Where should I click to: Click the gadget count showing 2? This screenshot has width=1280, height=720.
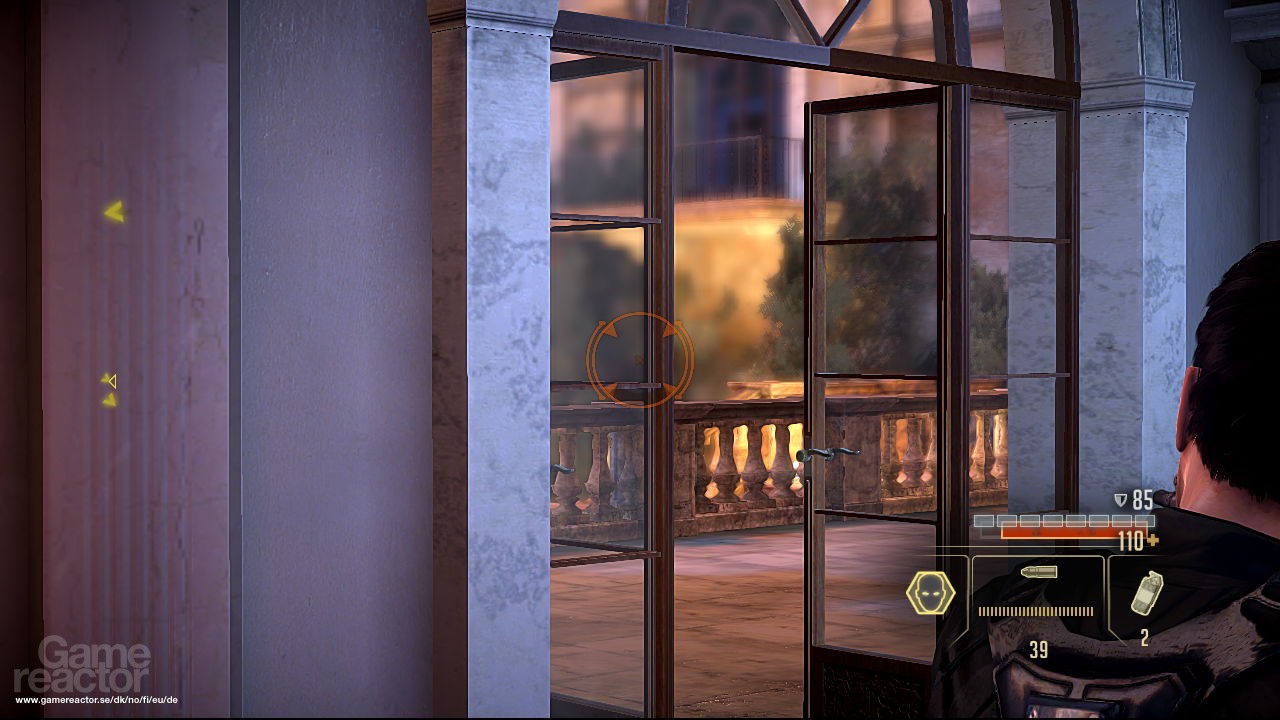(1143, 636)
